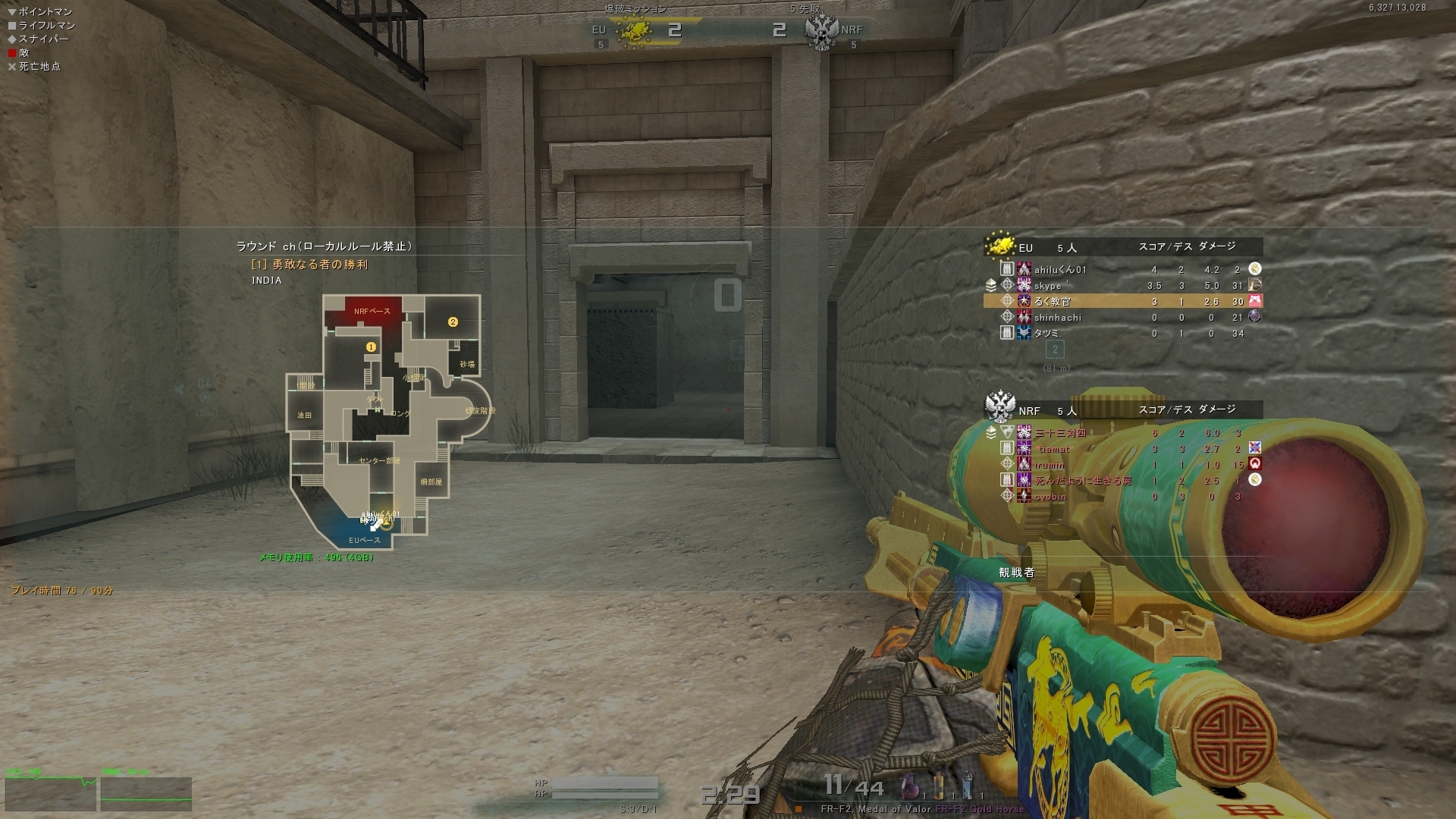Select cyobin in the NRF scoreboard
The width and height of the screenshot is (1456, 819).
[x=1050, y=497]
